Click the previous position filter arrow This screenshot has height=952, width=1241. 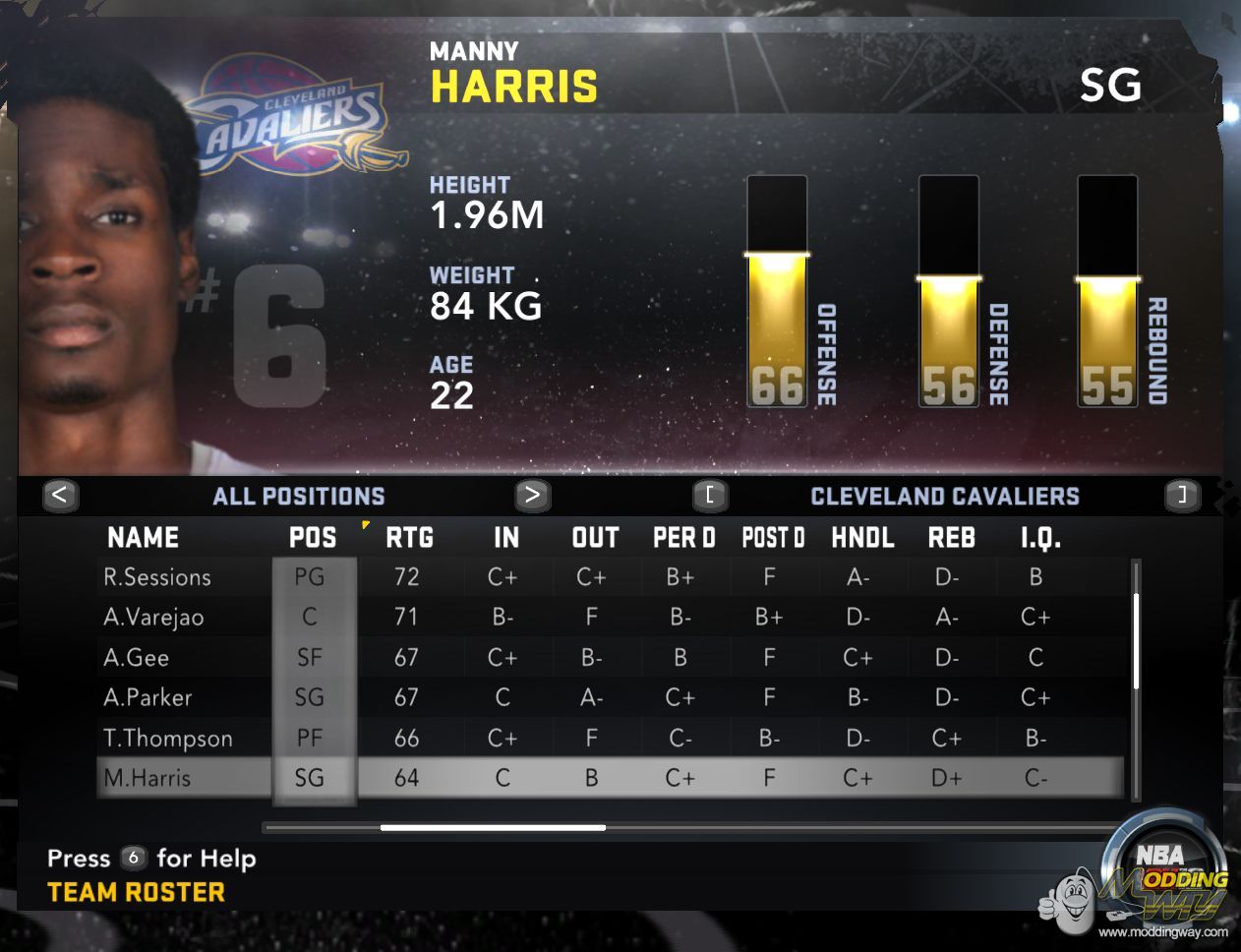pyautogui.click(x=60, y=495)
